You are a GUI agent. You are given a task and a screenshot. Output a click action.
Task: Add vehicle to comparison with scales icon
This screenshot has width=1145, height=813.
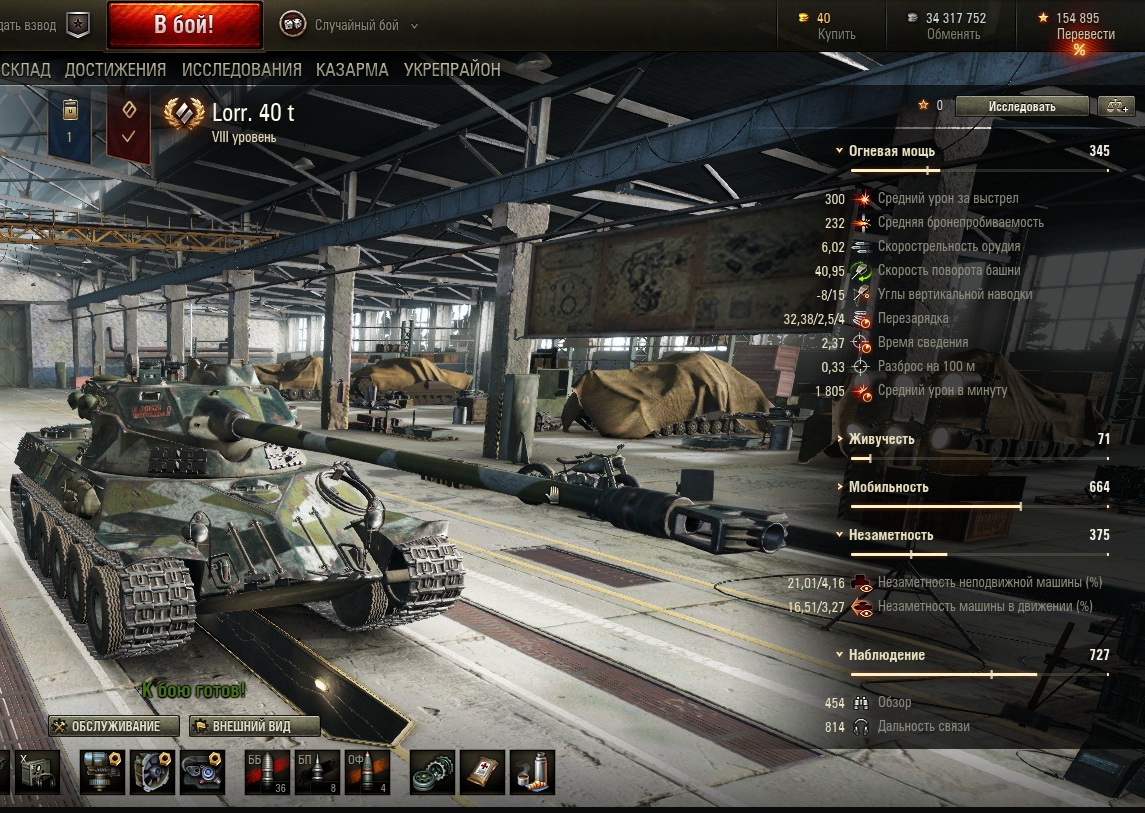point(1115,106)
